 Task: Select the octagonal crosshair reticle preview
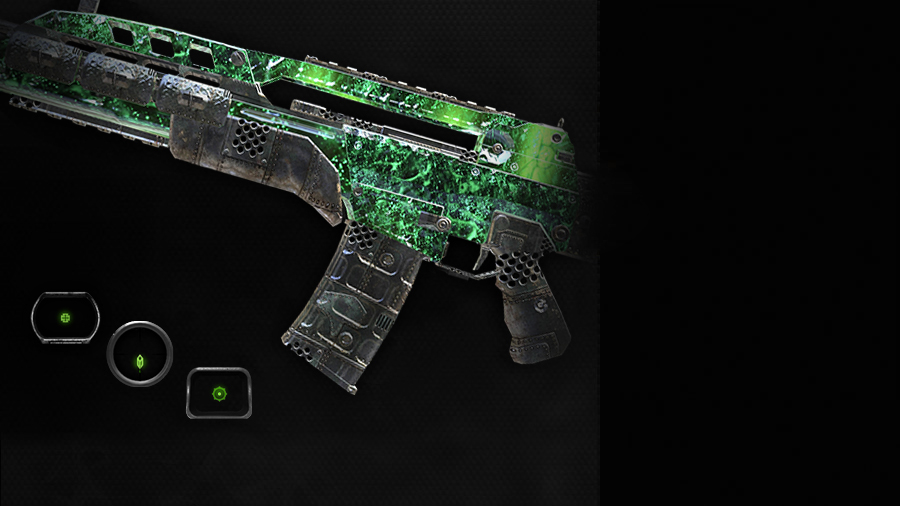click(65, 318)
